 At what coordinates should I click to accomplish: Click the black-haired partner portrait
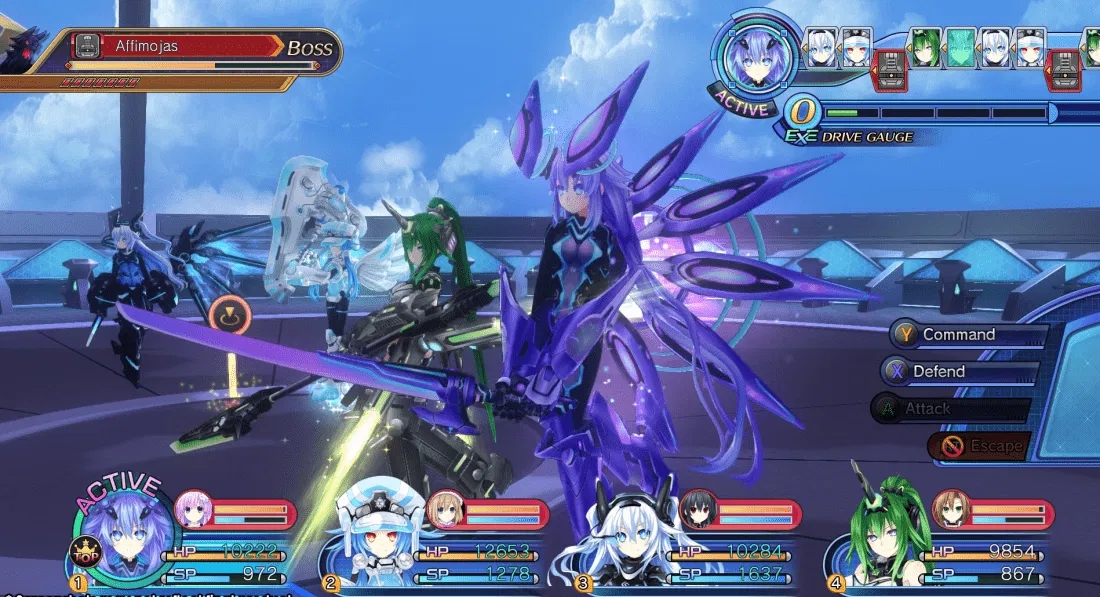coord(698,510)
